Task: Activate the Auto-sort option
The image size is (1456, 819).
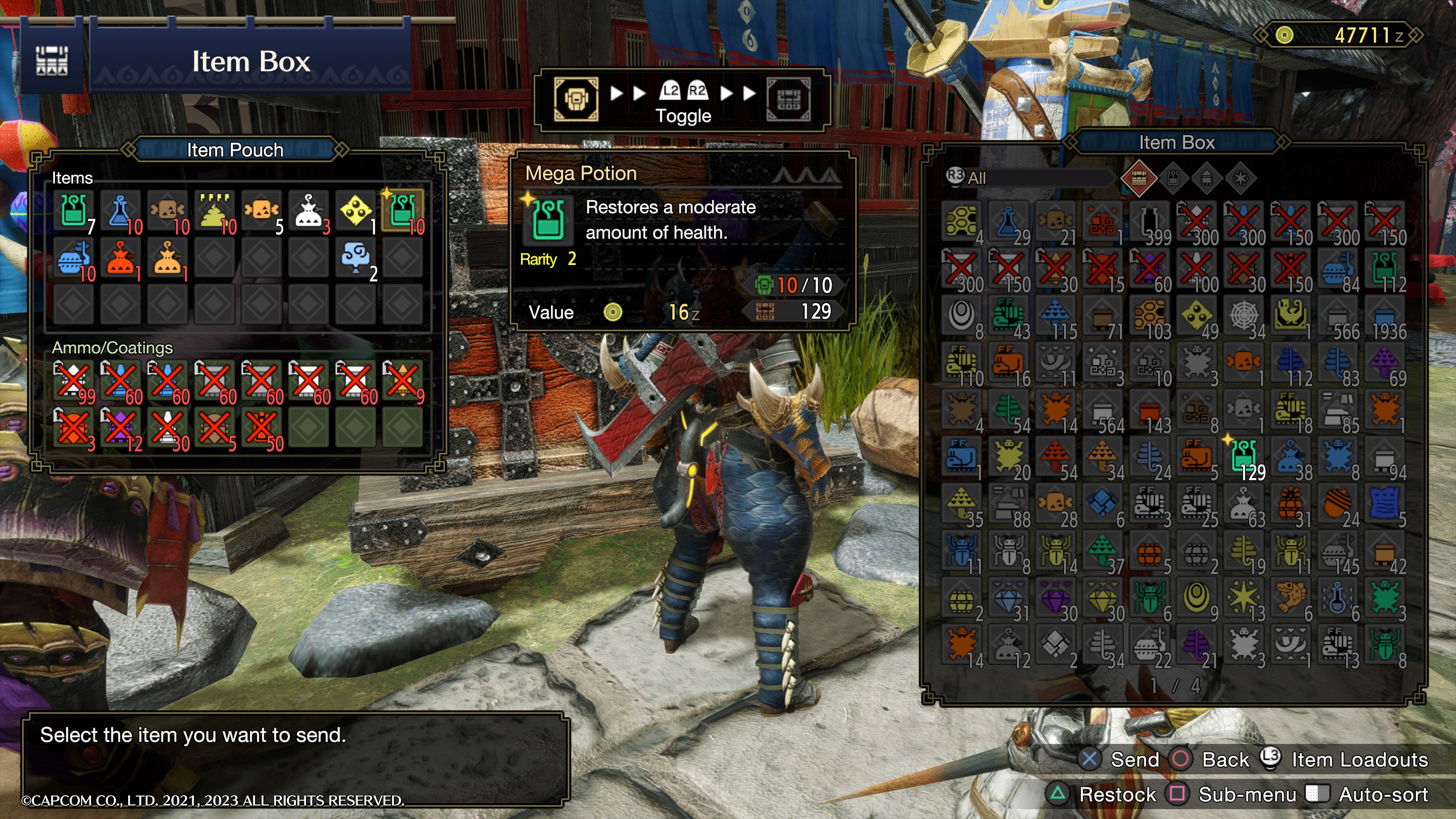Action: [1382, 795]
